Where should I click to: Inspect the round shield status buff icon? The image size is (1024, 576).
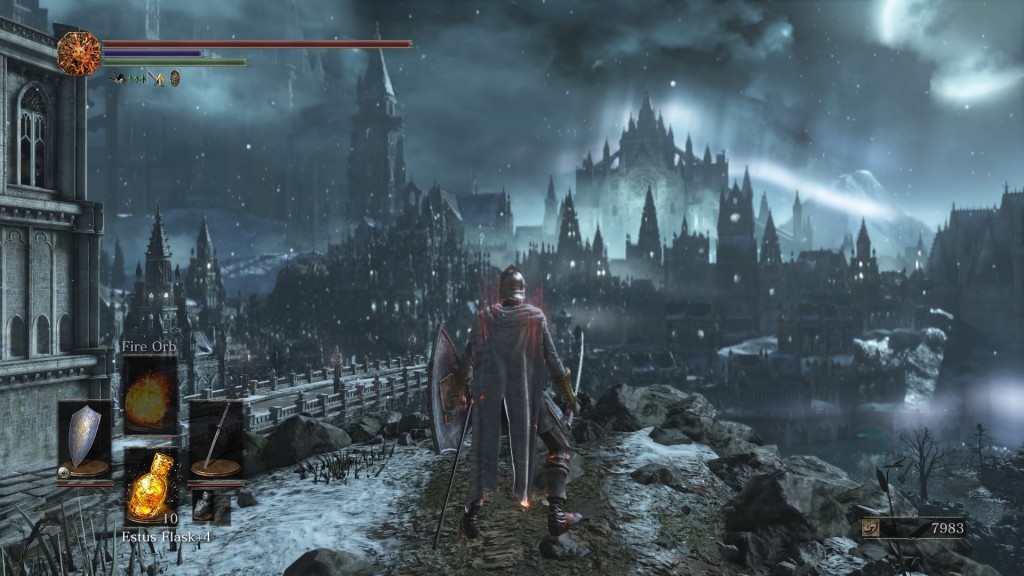tap(175, 77)
